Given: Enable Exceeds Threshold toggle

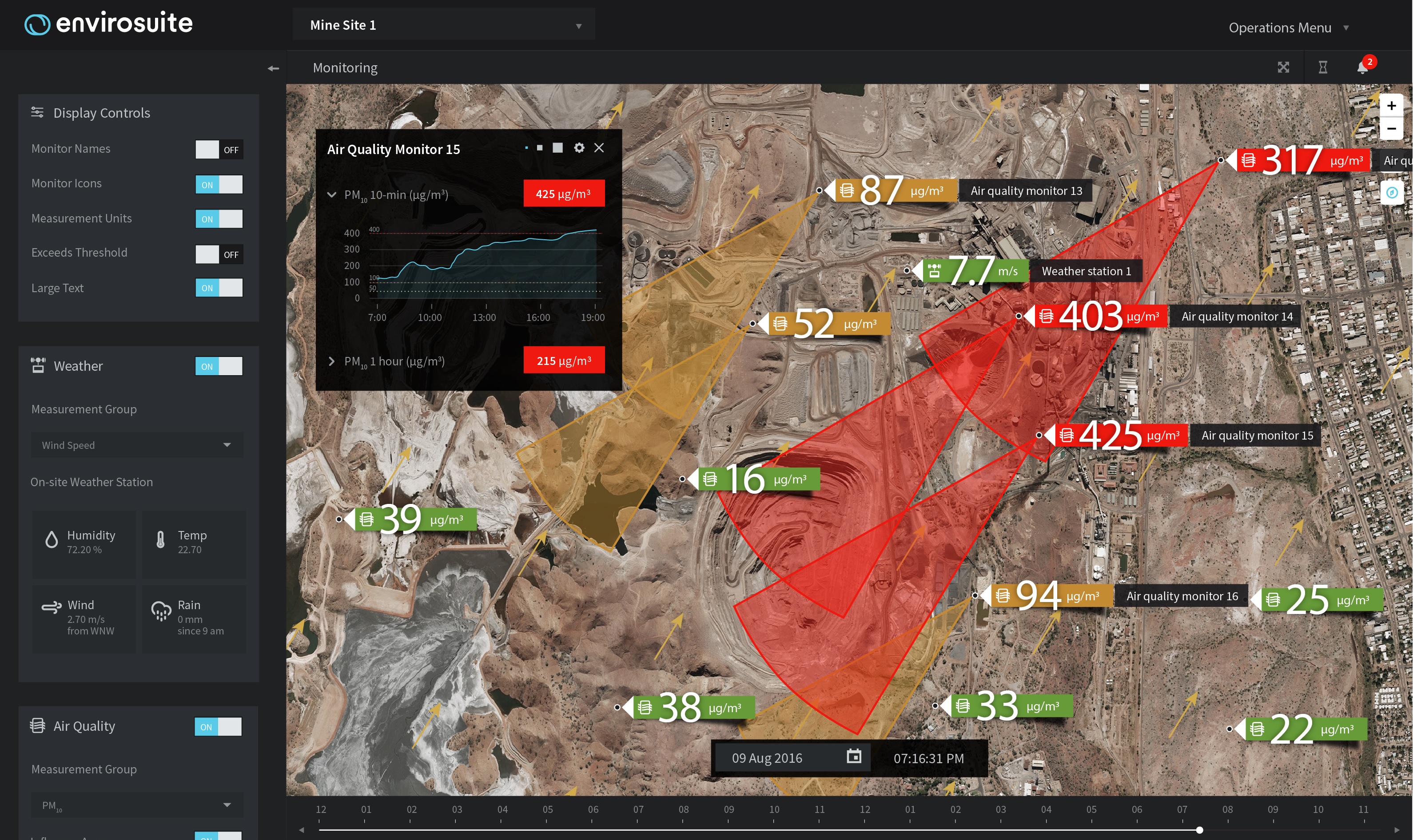Looking at the screenshot, I should [x=219, y=254].
